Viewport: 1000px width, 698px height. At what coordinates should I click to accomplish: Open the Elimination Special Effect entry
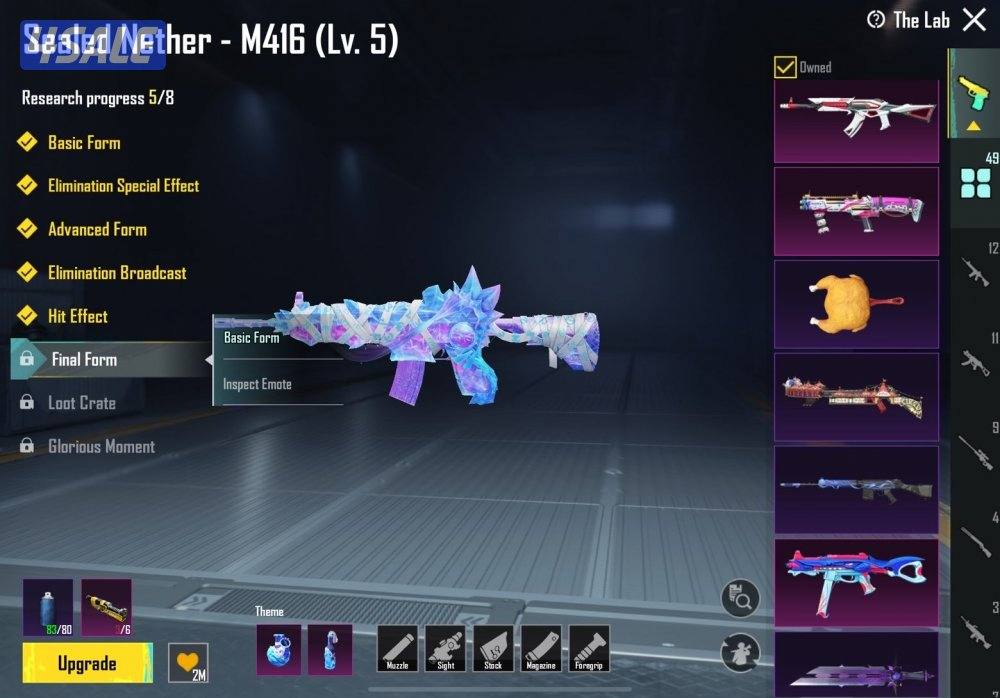[123, 186]
